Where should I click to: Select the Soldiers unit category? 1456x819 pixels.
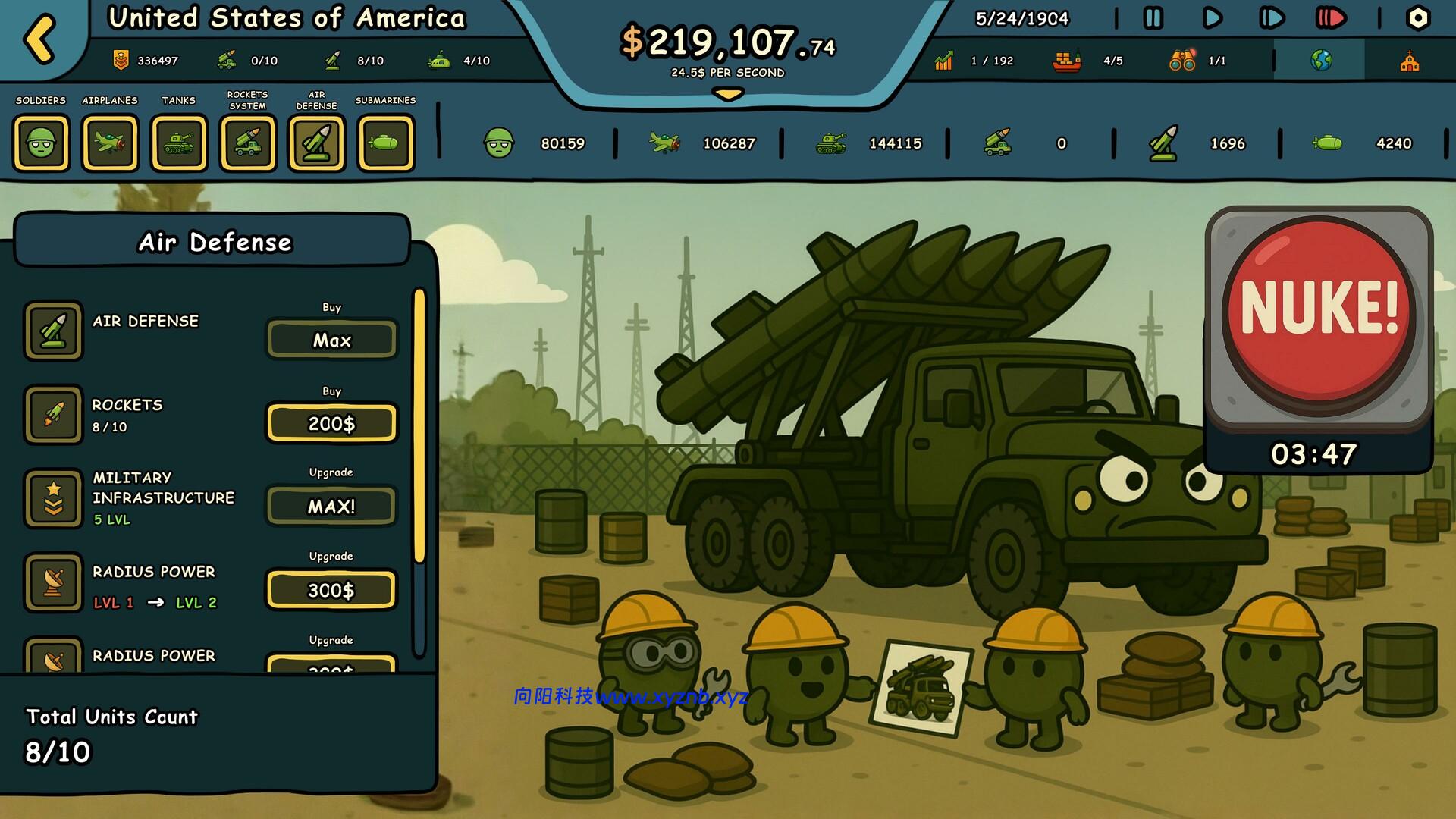pyautogui.click(x=41, y=143)
